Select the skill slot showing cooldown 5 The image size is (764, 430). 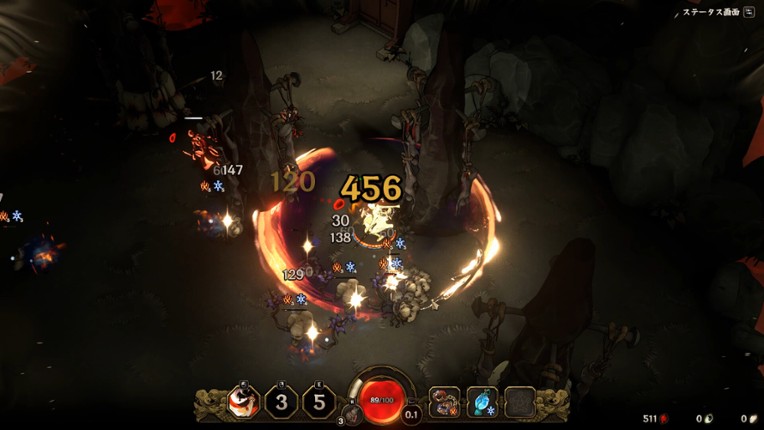(319, 402)
